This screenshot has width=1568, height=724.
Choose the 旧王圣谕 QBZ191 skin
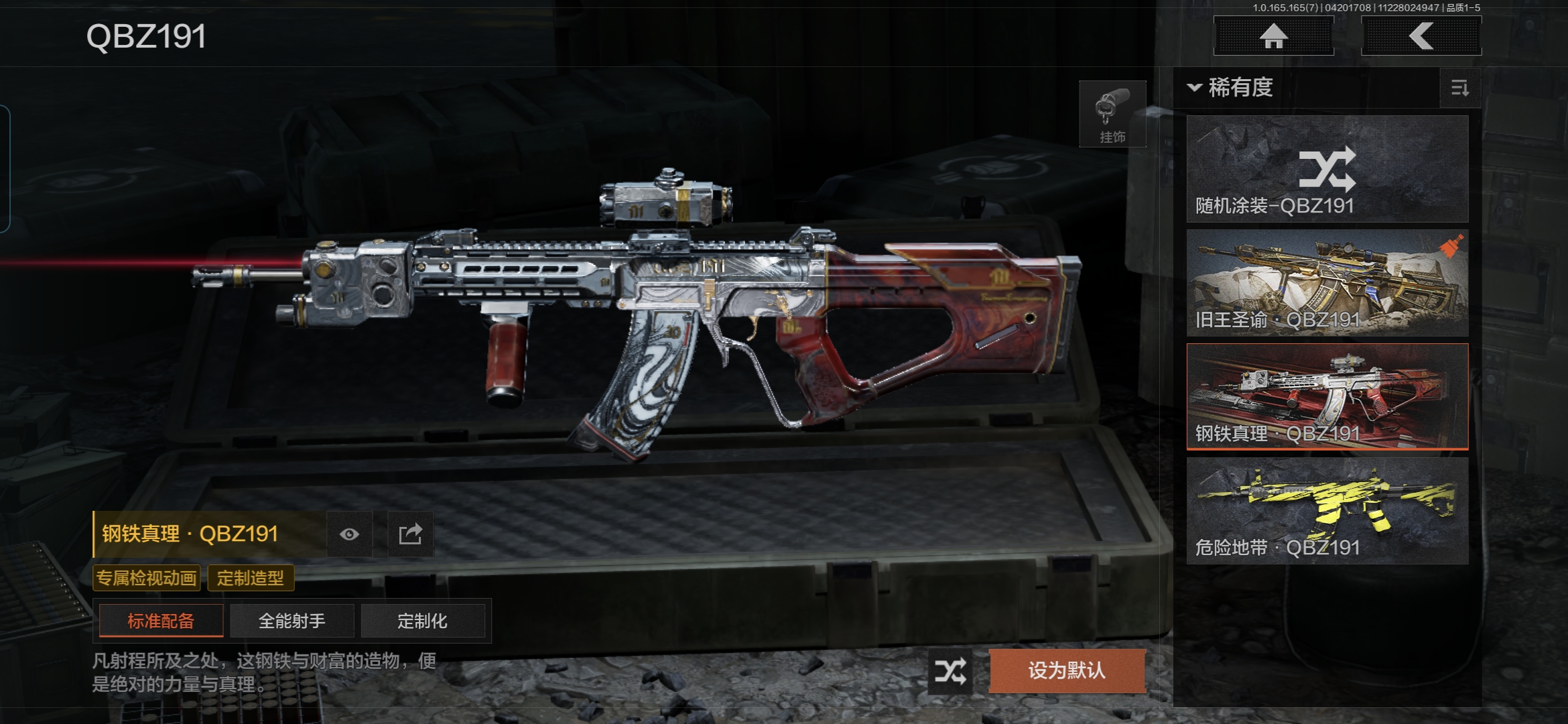[1327, 283]
